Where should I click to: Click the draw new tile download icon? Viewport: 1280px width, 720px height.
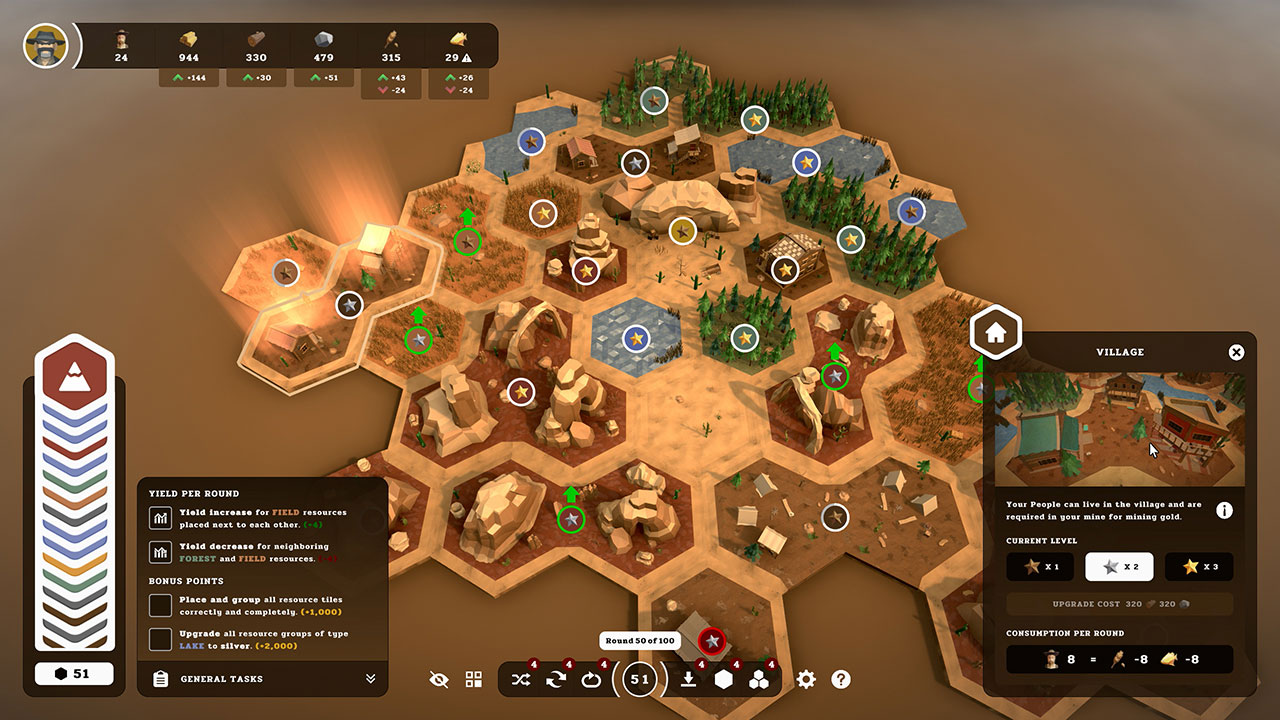(x=686, y=679)
